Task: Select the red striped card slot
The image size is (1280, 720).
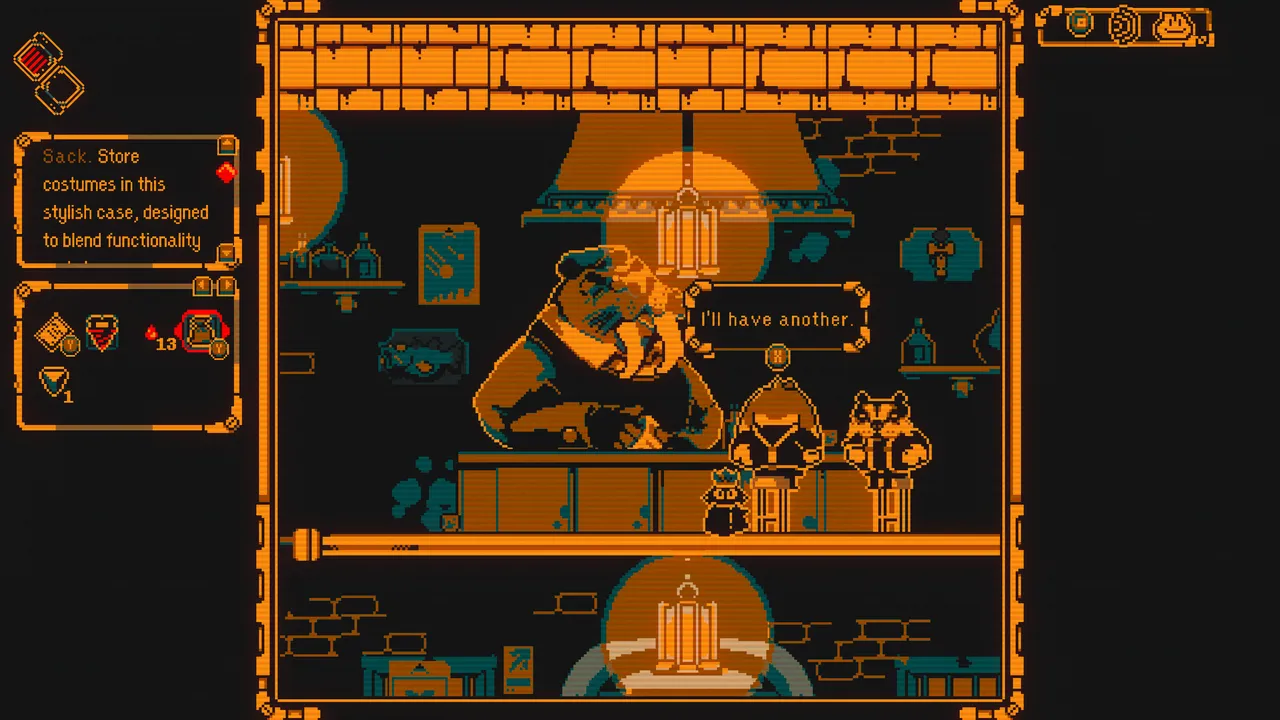Action: click(38, 59)
